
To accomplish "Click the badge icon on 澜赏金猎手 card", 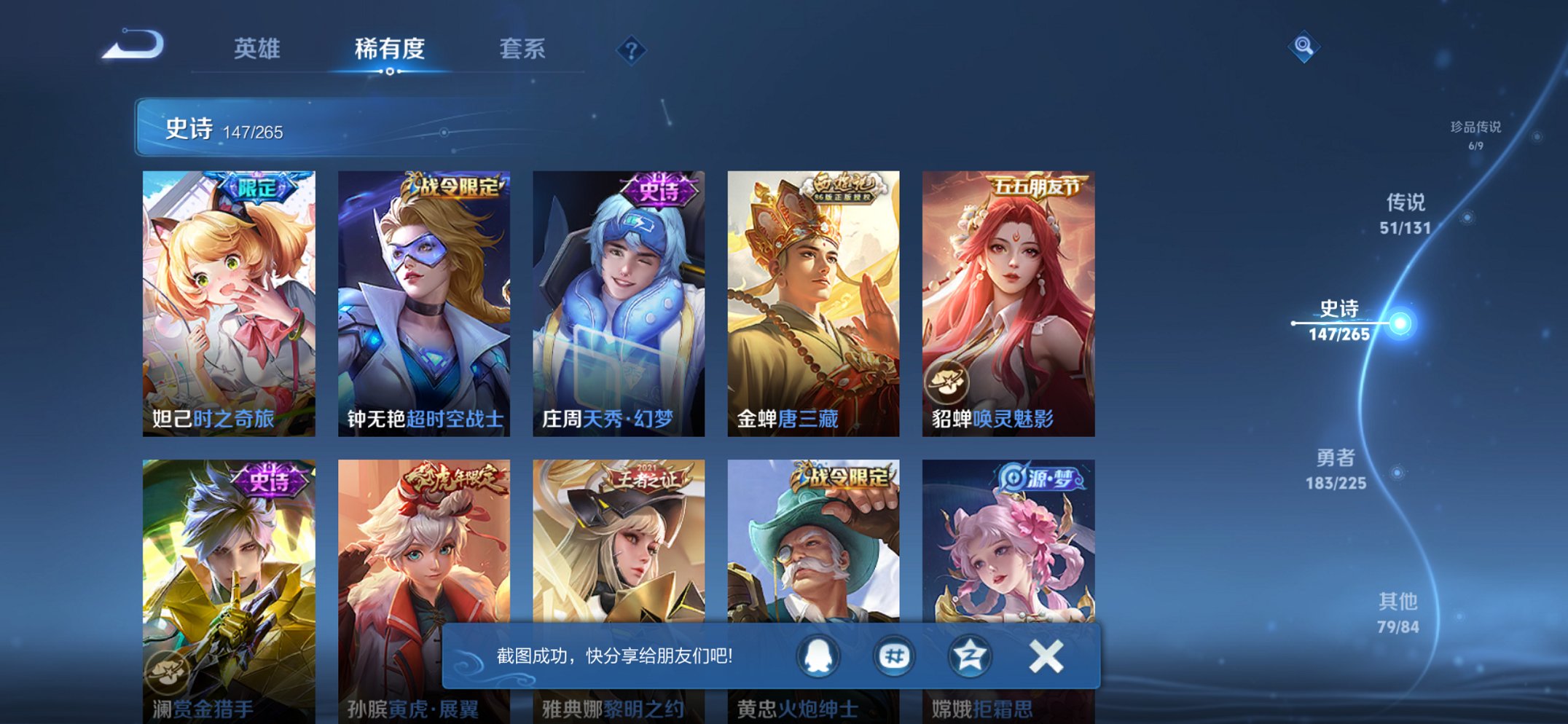I will pos(168,675).
